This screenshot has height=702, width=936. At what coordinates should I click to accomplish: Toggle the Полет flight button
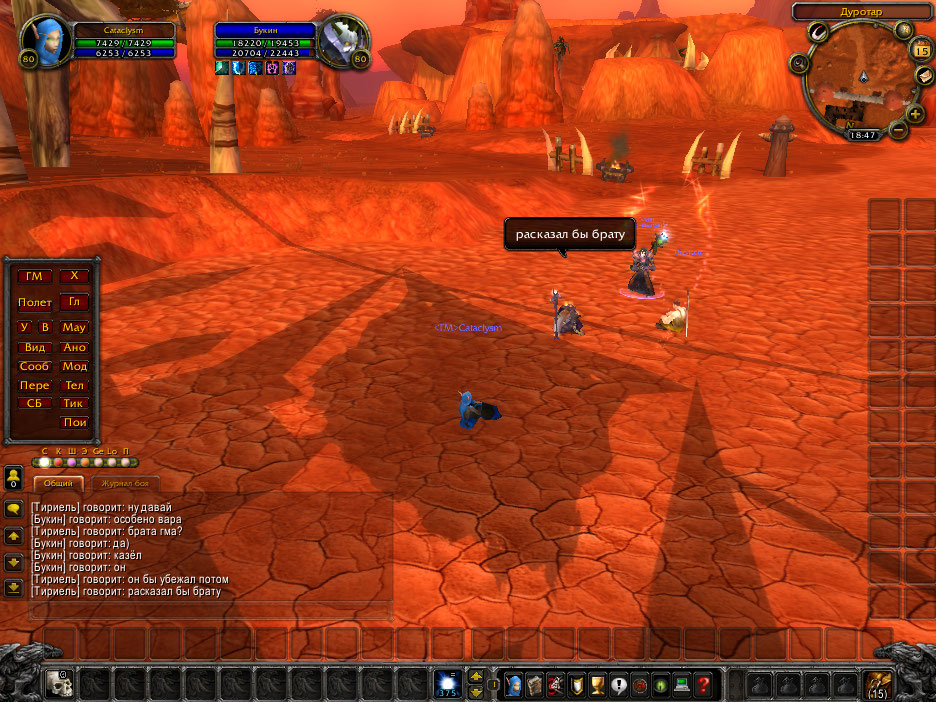click(35, 302)
